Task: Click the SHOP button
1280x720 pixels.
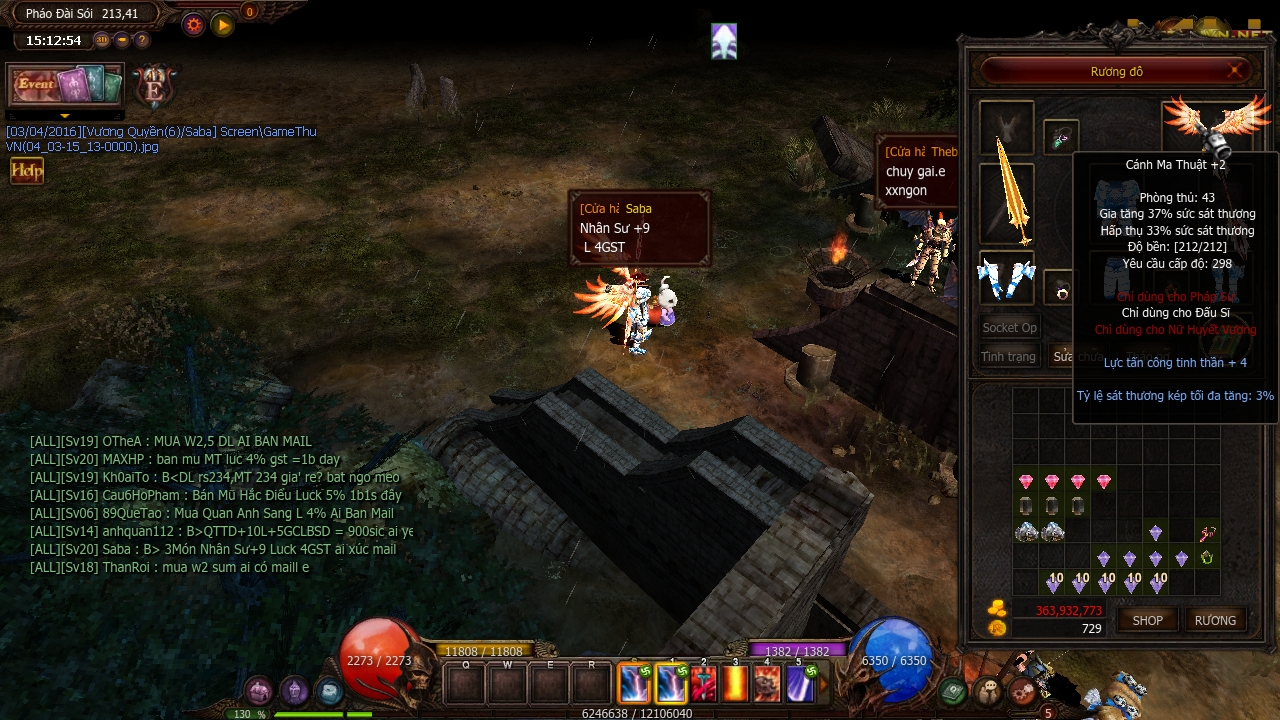Action: coord(1147,620)
